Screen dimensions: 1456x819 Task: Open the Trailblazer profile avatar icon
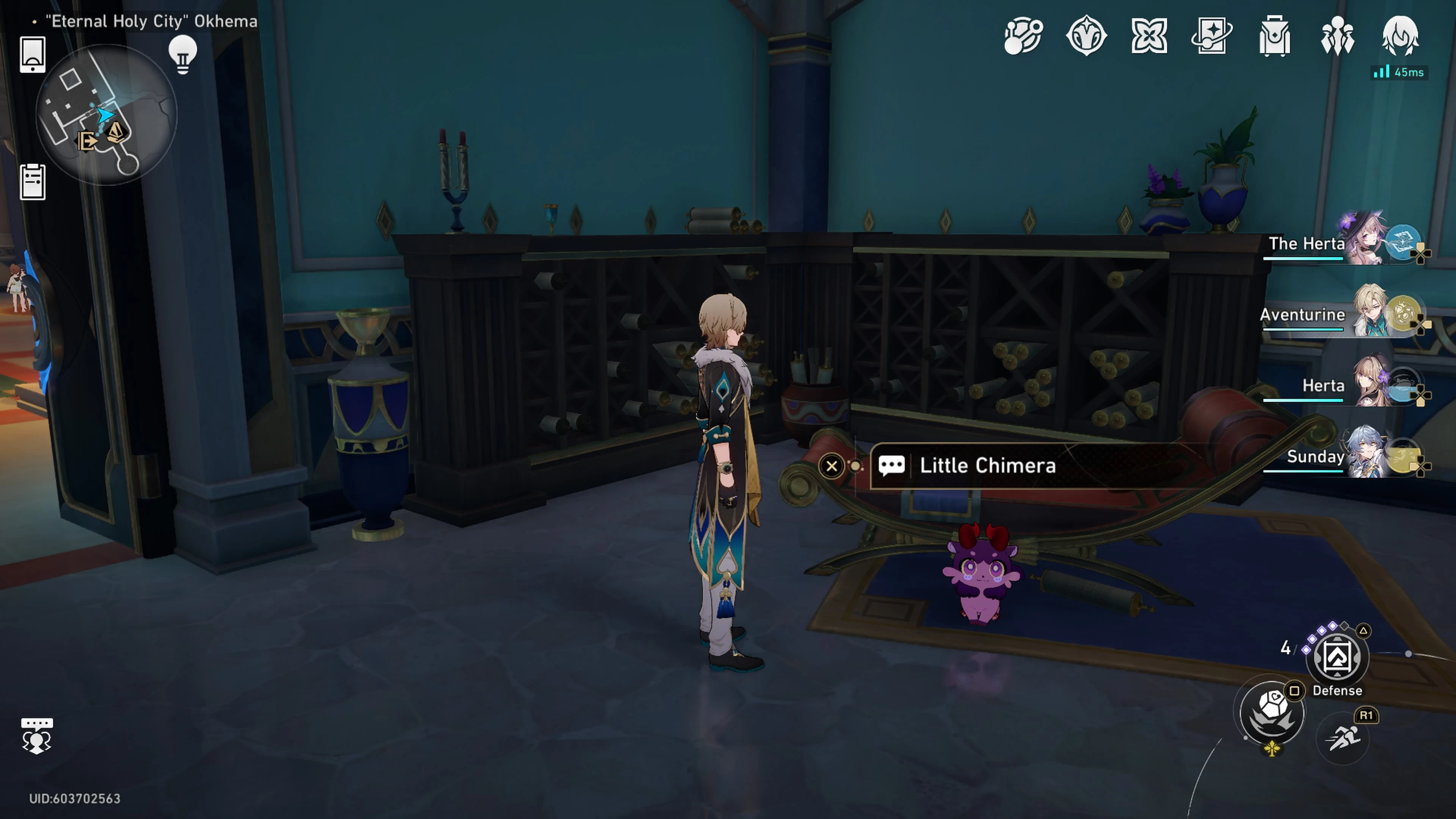(x=1401, y=35)
